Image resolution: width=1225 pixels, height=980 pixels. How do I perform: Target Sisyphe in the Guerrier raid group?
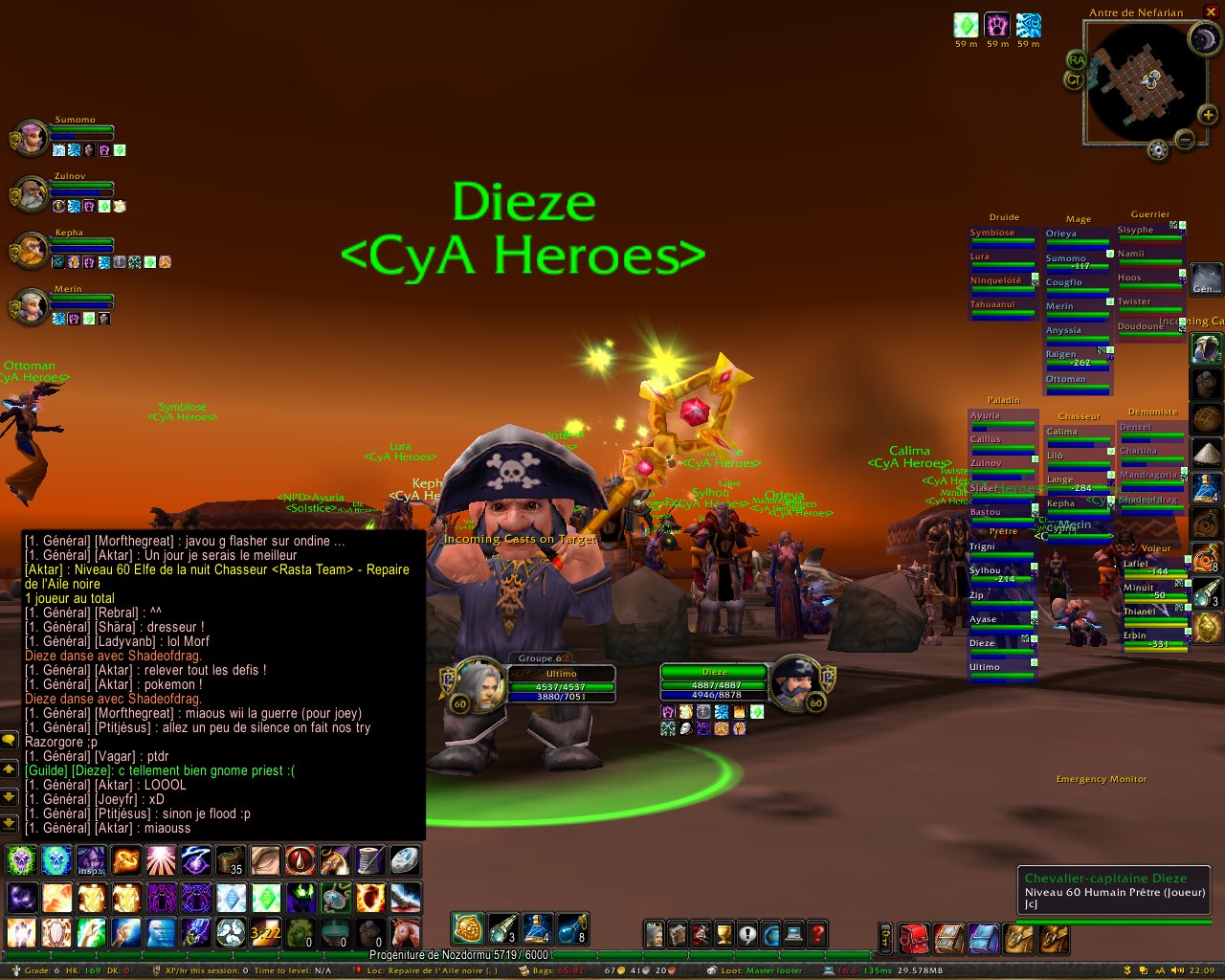(x=1150, y=233)
